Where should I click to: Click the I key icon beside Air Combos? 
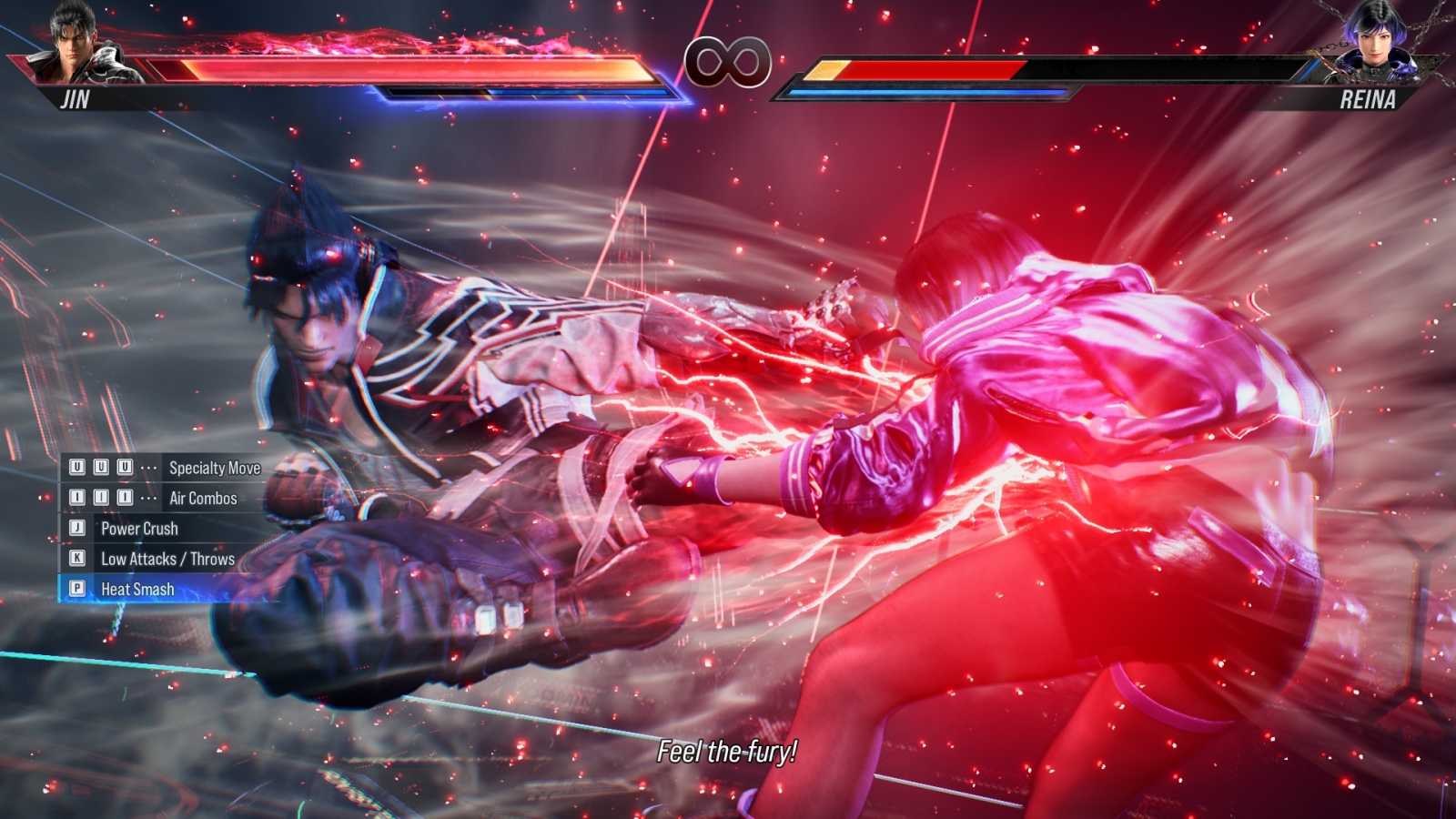(x=78, y=498)
